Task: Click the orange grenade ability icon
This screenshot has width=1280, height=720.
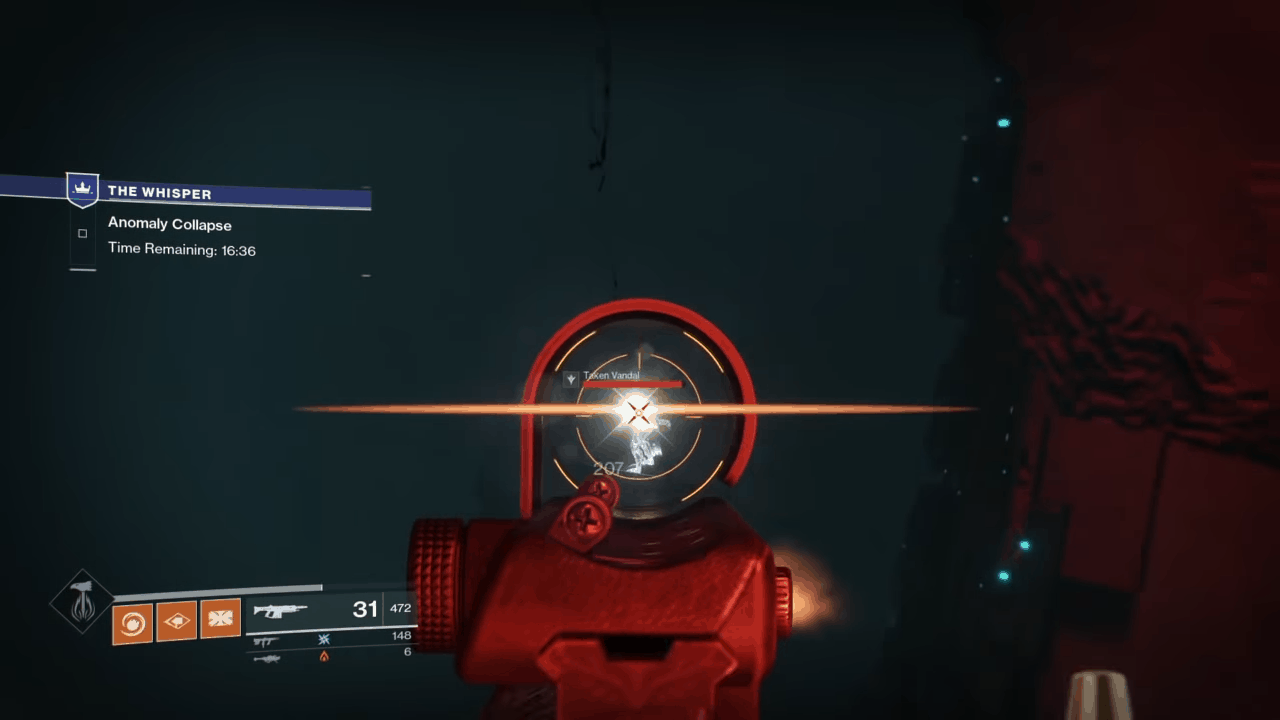Action: [132, 622]
